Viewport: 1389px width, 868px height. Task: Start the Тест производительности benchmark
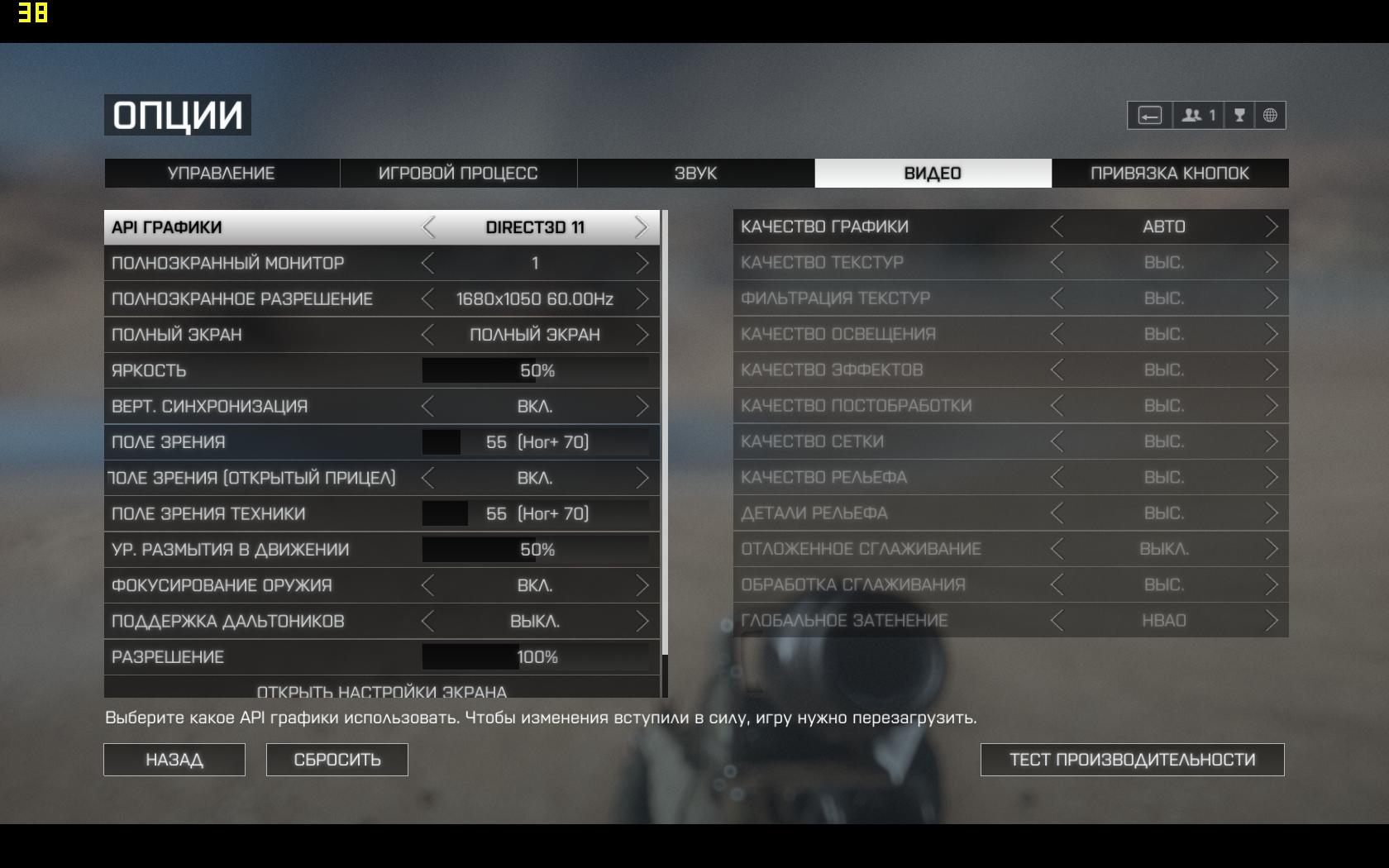point(1132,760)
